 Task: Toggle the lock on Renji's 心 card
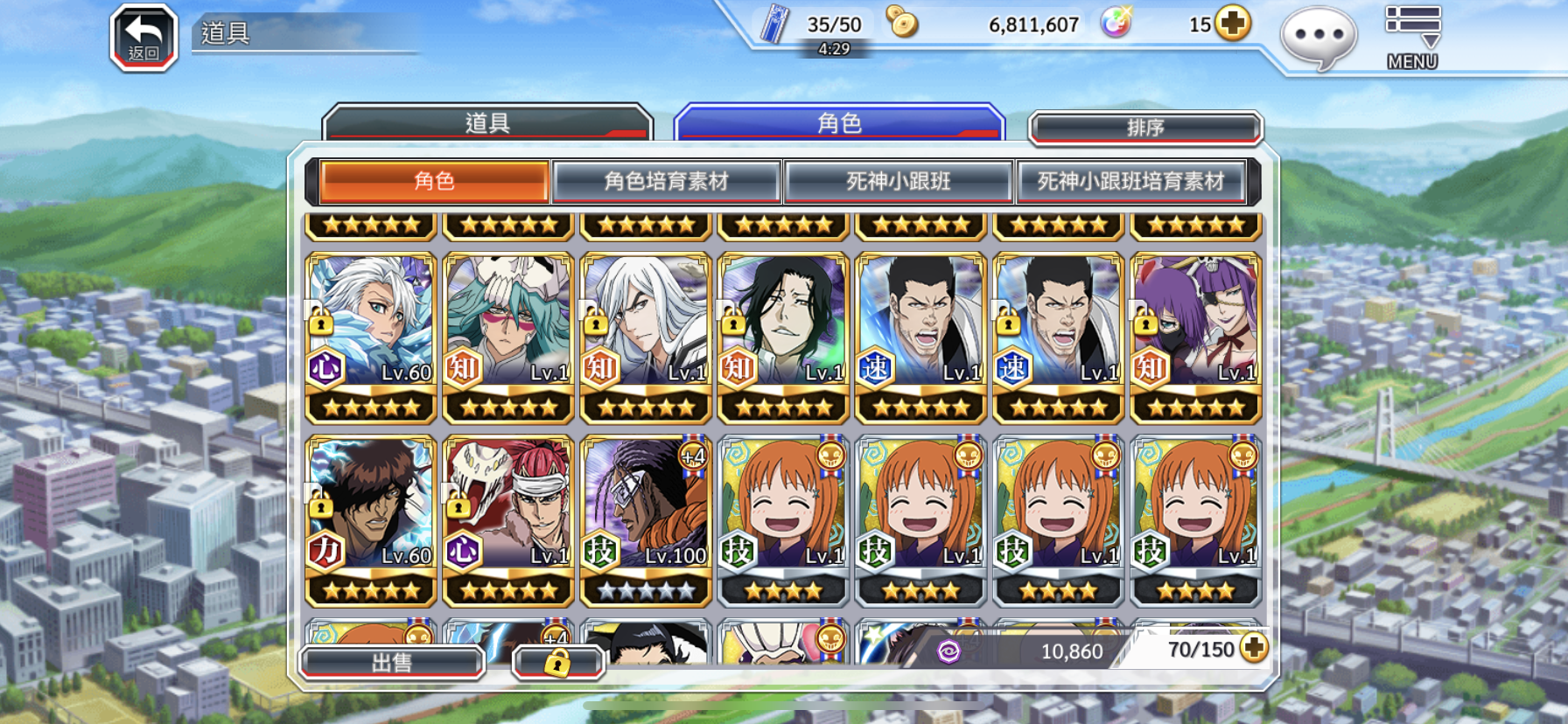pyautogui.click(x=458, y=506)
